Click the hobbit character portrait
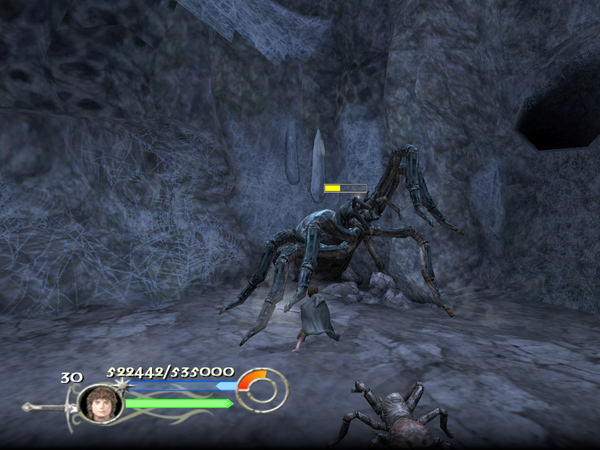Viewport: 600px width, 450px height. 100,402
